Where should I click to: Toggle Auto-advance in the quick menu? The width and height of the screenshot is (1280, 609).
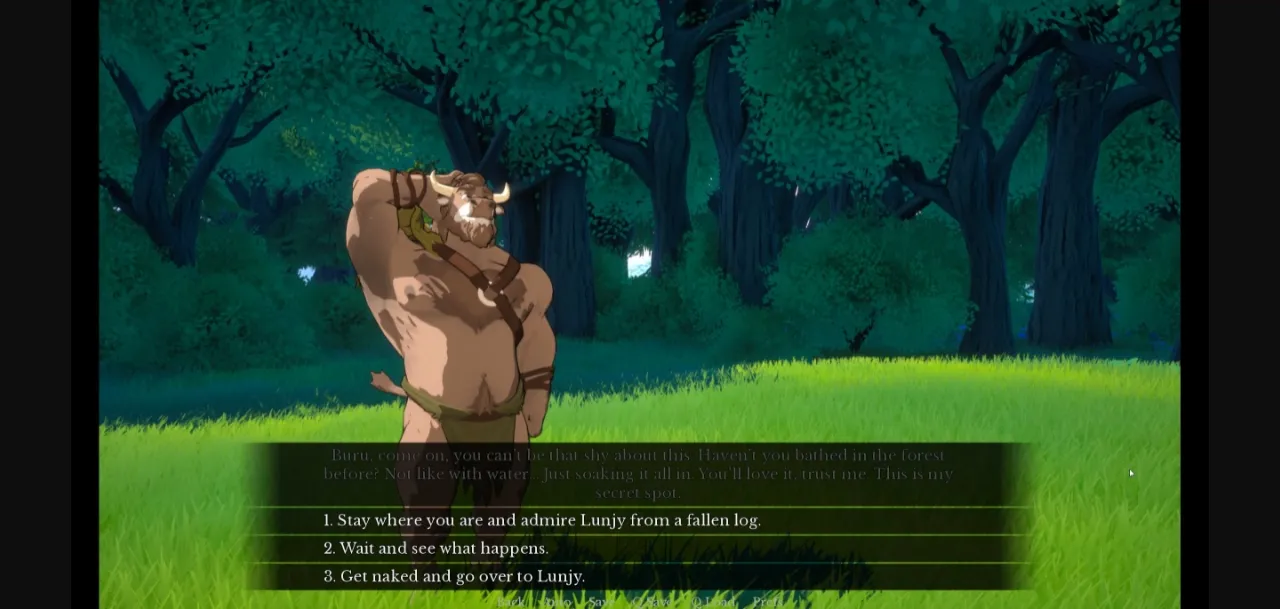point(557,601)
